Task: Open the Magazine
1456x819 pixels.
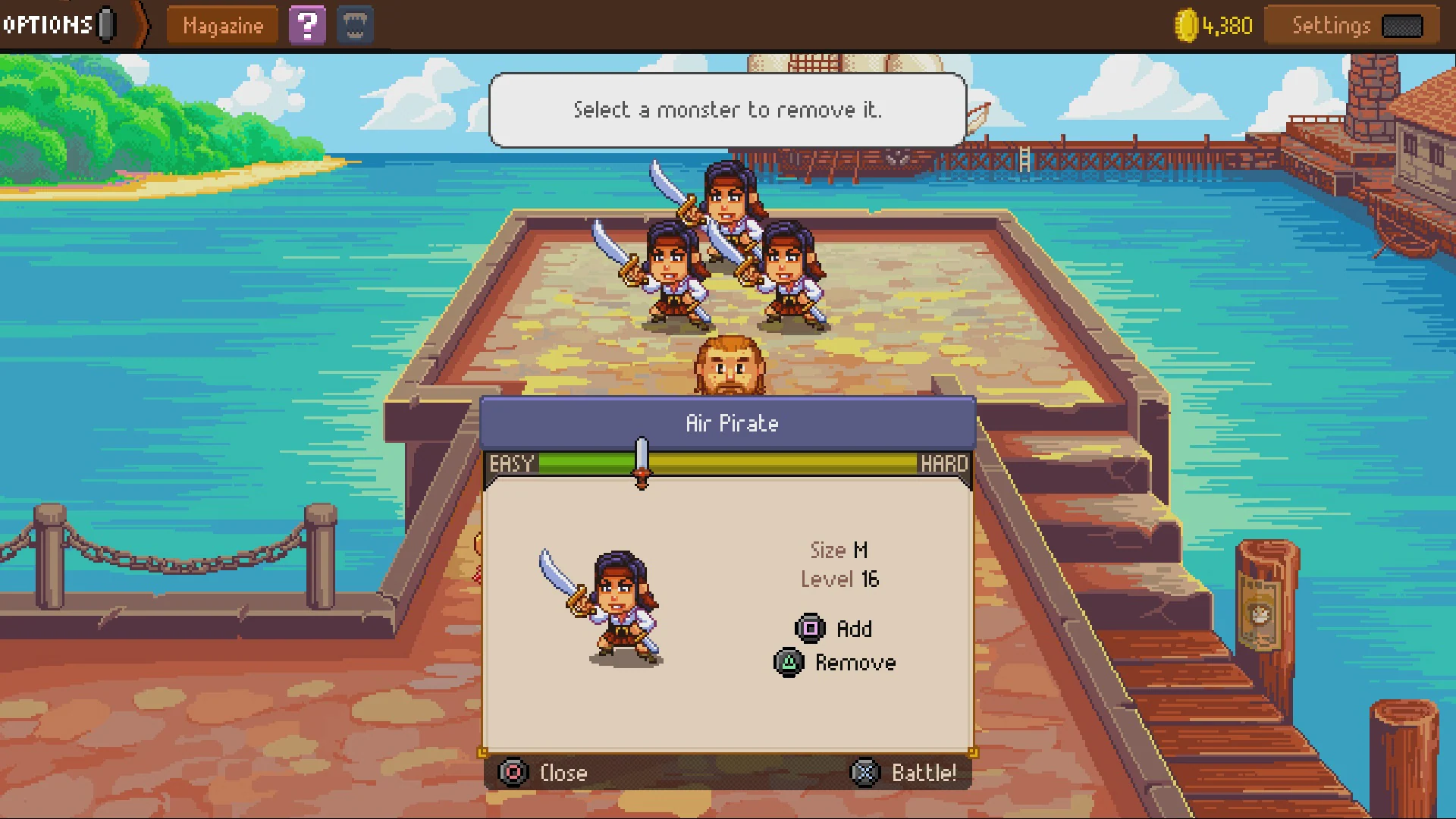Action: [x=221, y=25]
